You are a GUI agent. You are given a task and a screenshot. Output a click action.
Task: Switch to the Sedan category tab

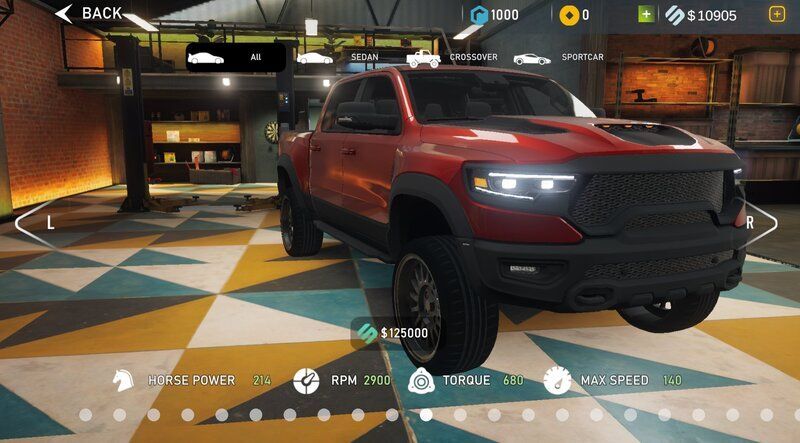[x=338, y=58]
